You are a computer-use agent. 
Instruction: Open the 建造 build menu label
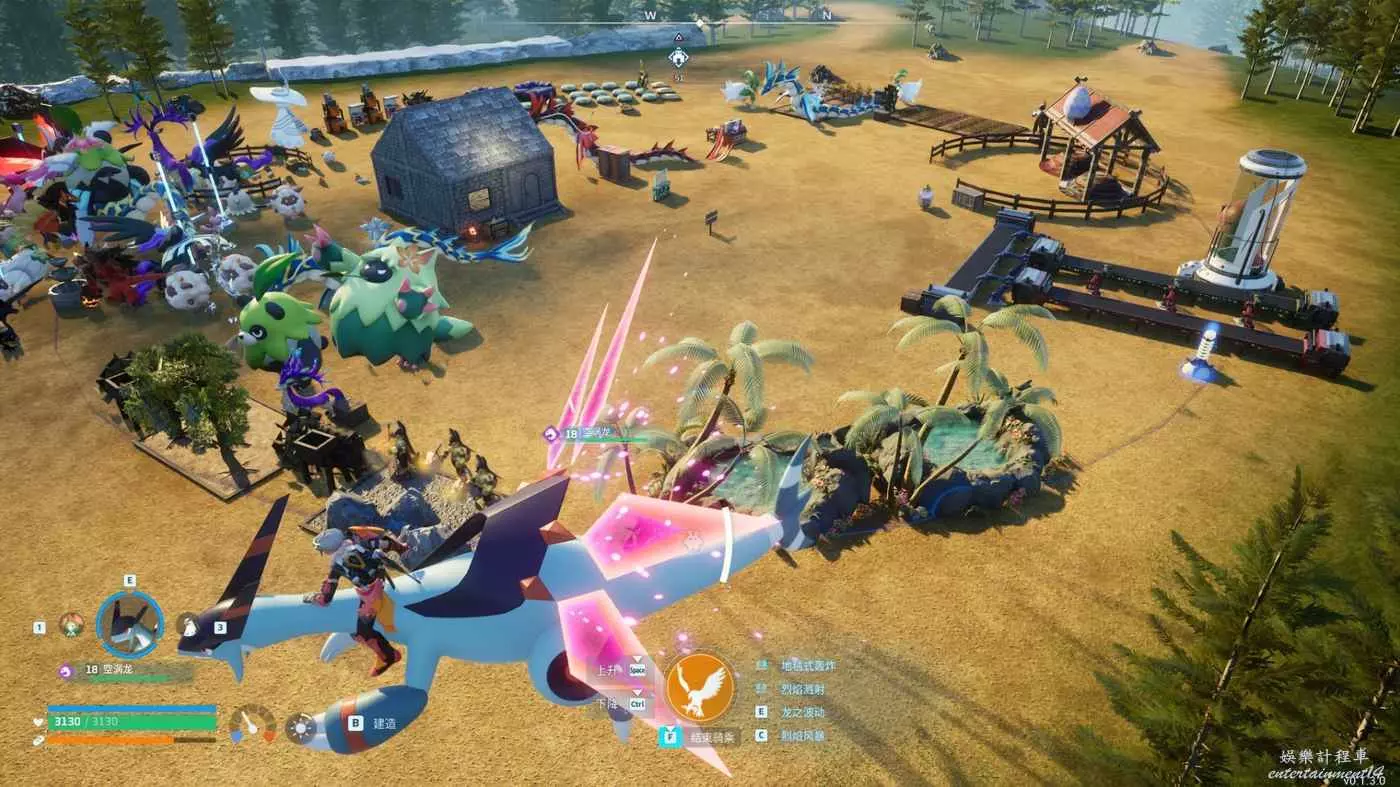(384, 722)
